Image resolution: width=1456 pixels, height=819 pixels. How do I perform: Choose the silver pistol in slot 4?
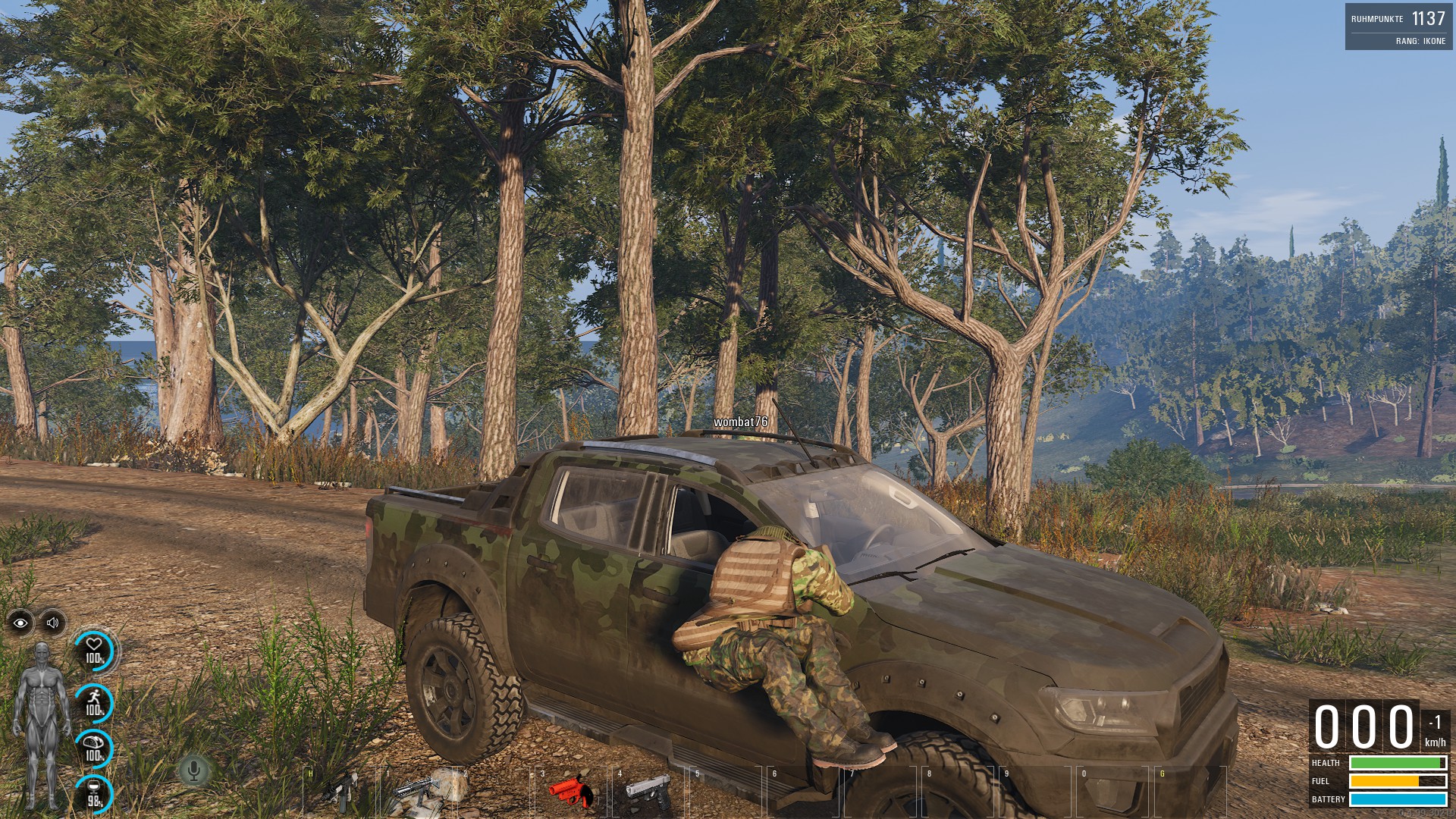[647, 792]
